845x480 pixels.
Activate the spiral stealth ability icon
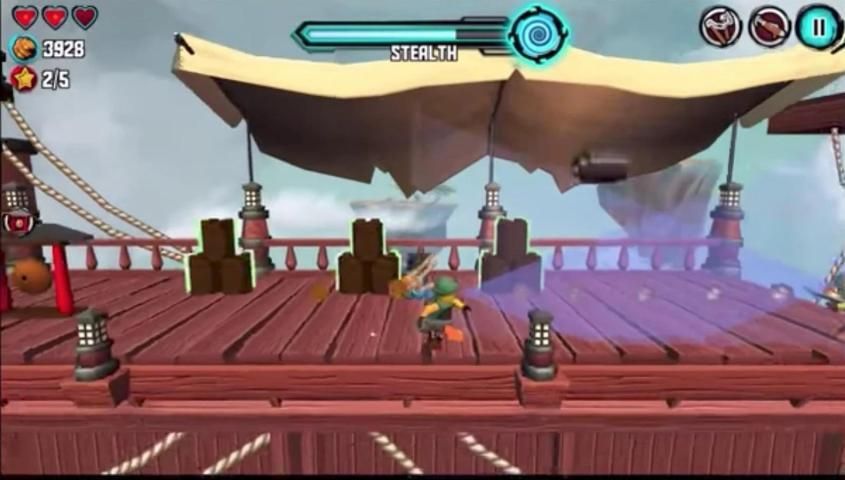[x=537, y=33]
